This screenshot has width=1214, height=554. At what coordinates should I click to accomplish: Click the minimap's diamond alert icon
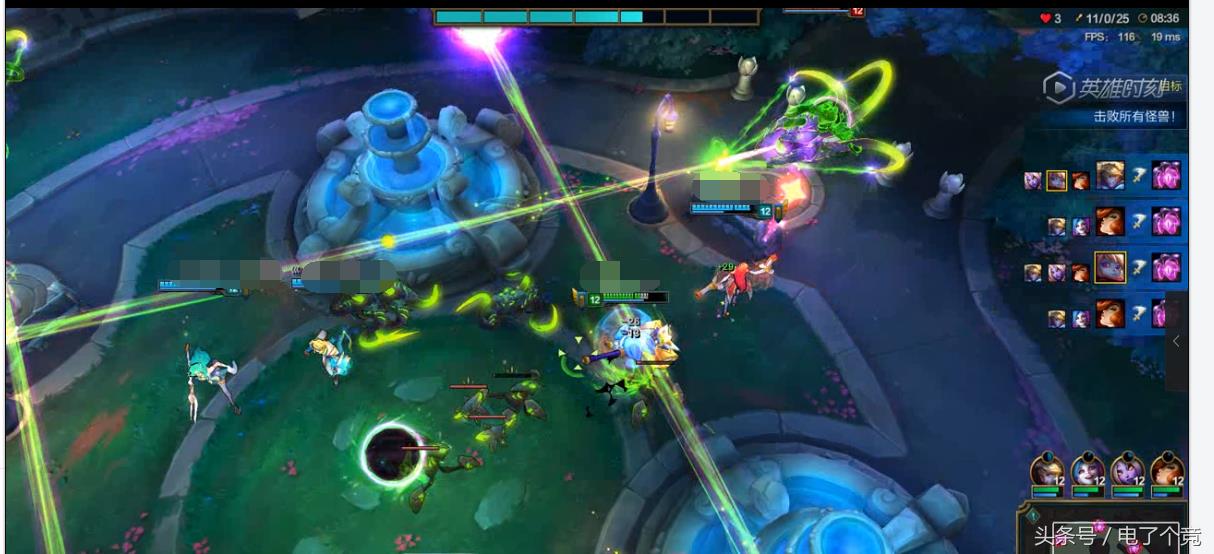[1033, 516]
